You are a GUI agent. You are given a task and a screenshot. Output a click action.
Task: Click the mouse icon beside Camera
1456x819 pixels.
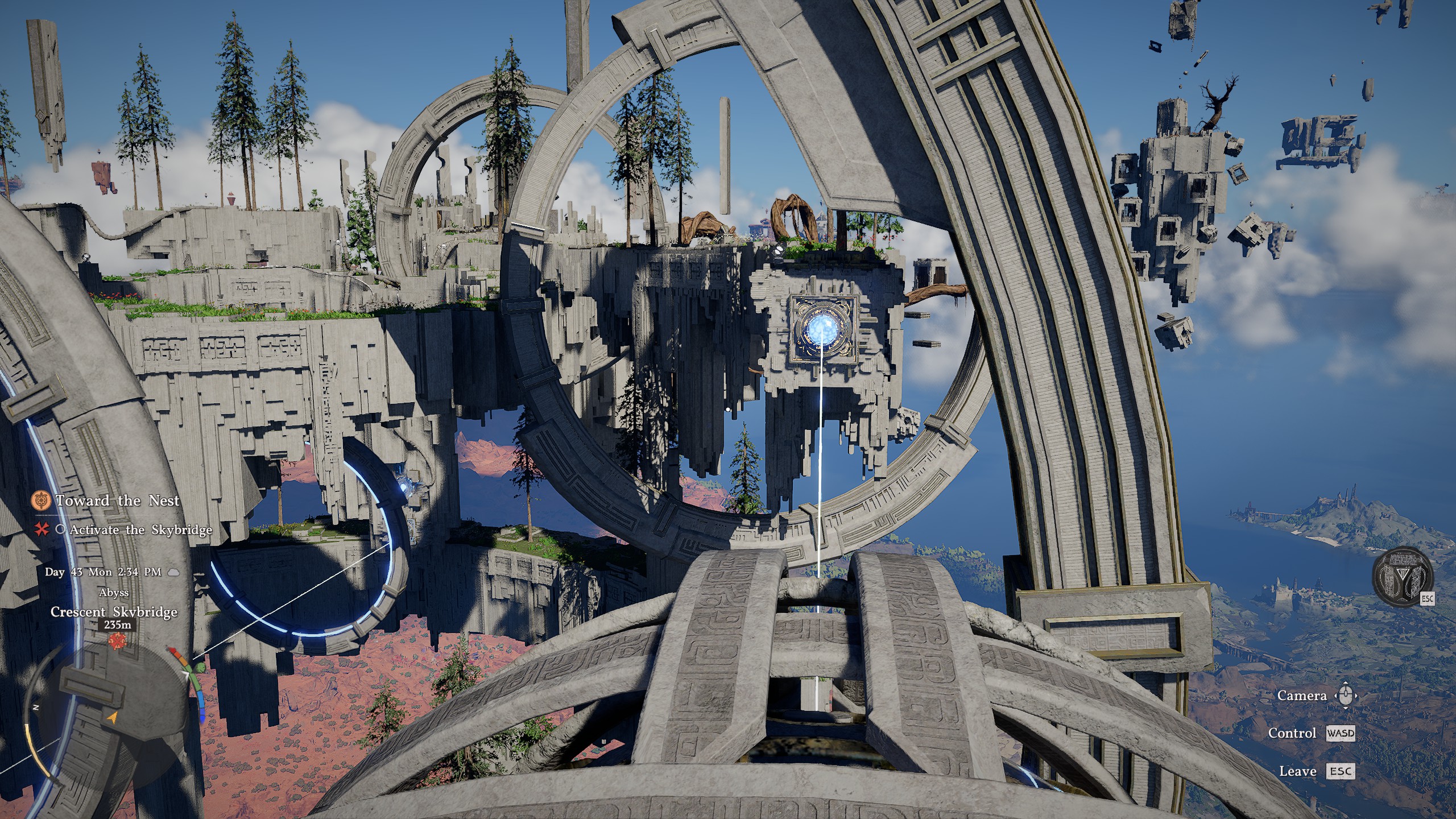1346,695
